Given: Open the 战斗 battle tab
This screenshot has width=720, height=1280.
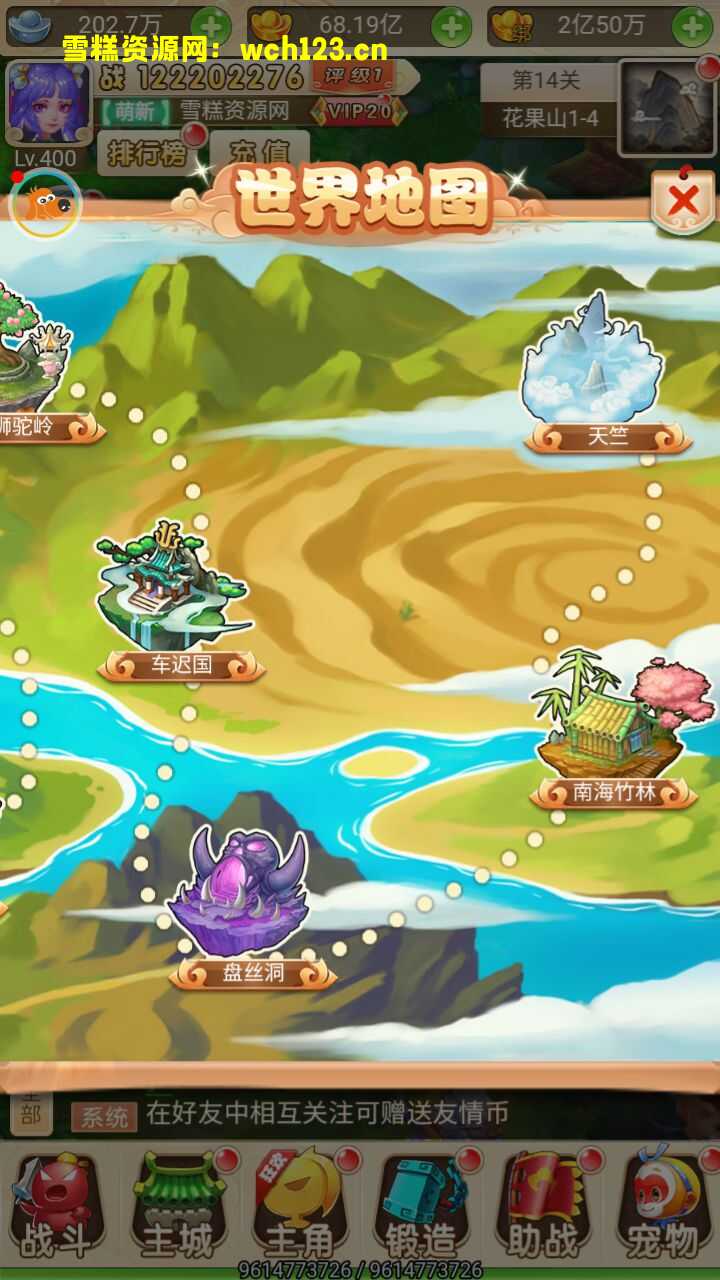Looking at the screenshot, I should (56, 1207).
